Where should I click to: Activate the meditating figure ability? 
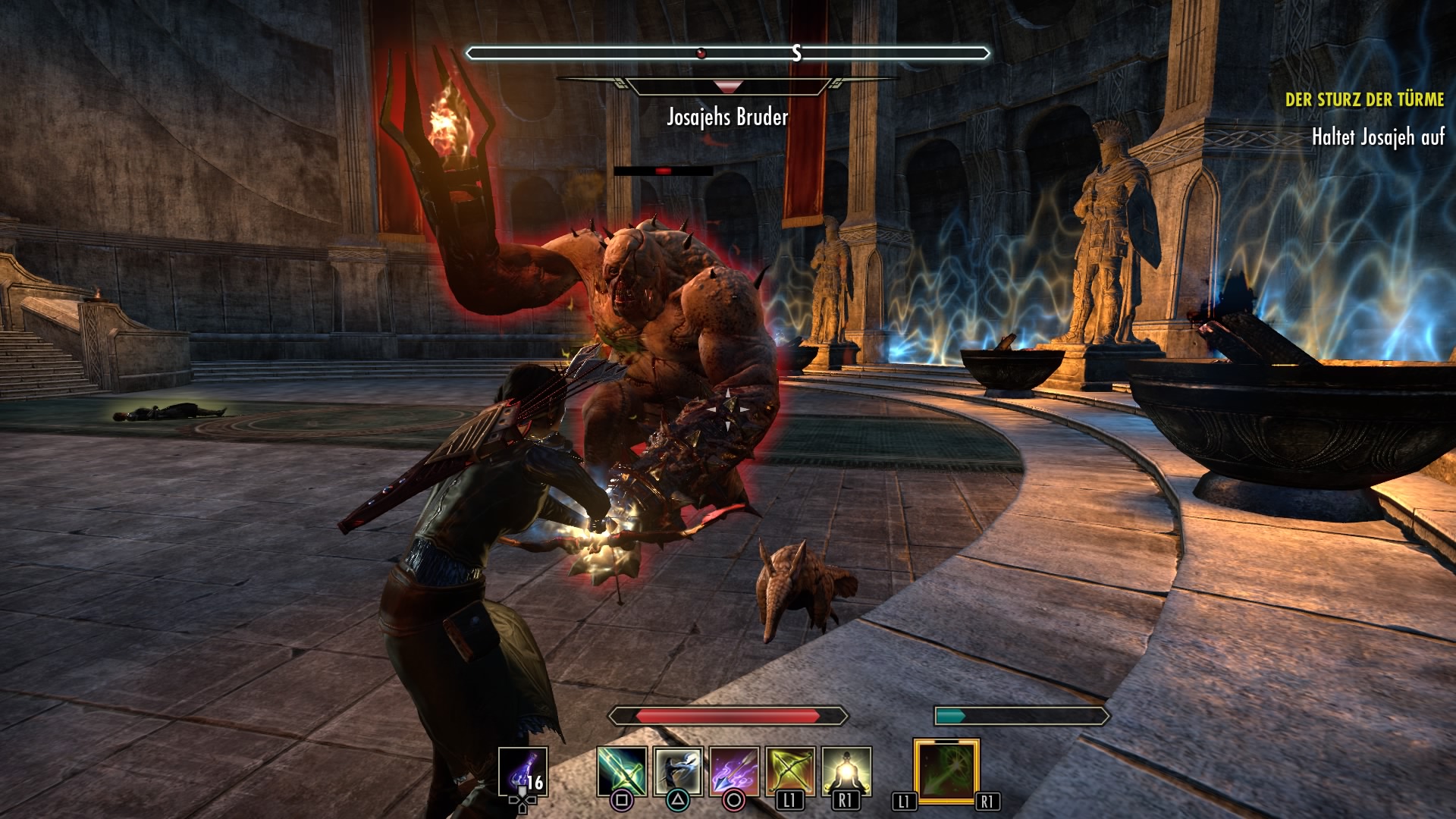coord(846,771)
